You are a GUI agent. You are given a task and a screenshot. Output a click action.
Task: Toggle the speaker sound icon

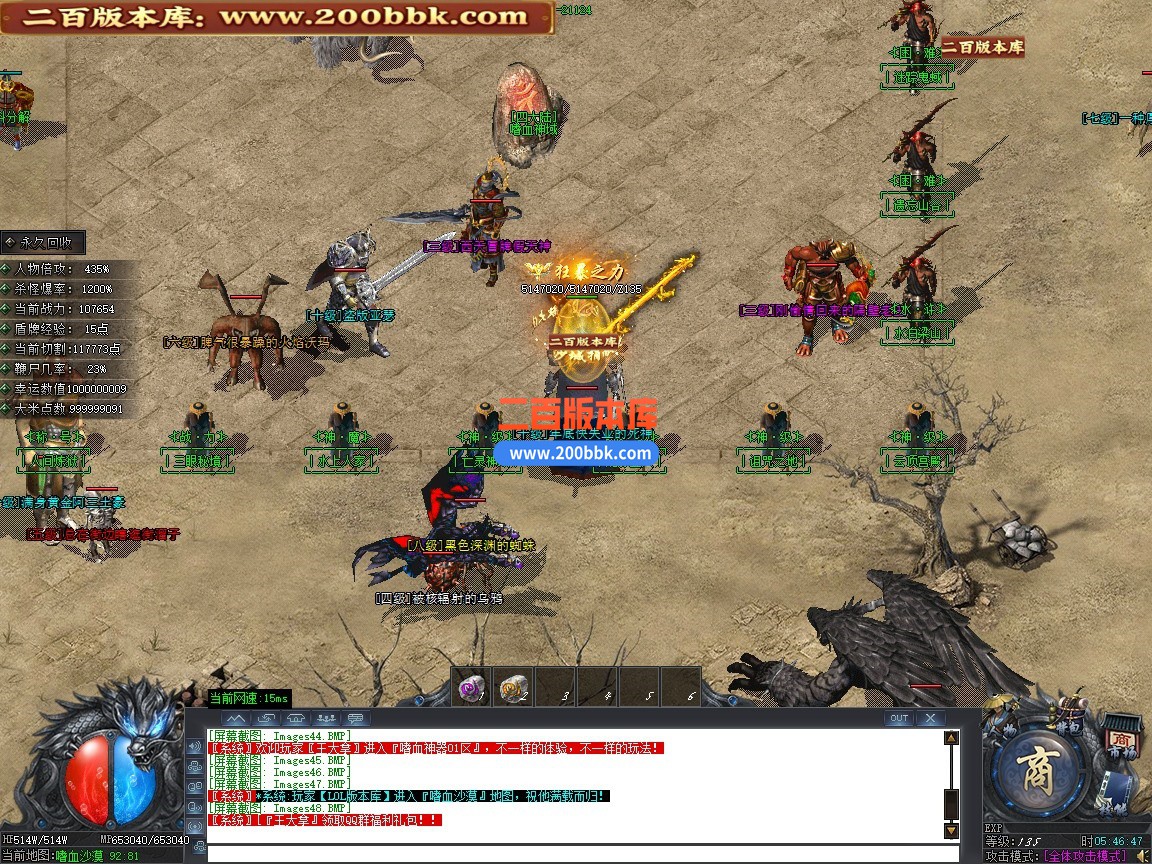coord(1142,855)
